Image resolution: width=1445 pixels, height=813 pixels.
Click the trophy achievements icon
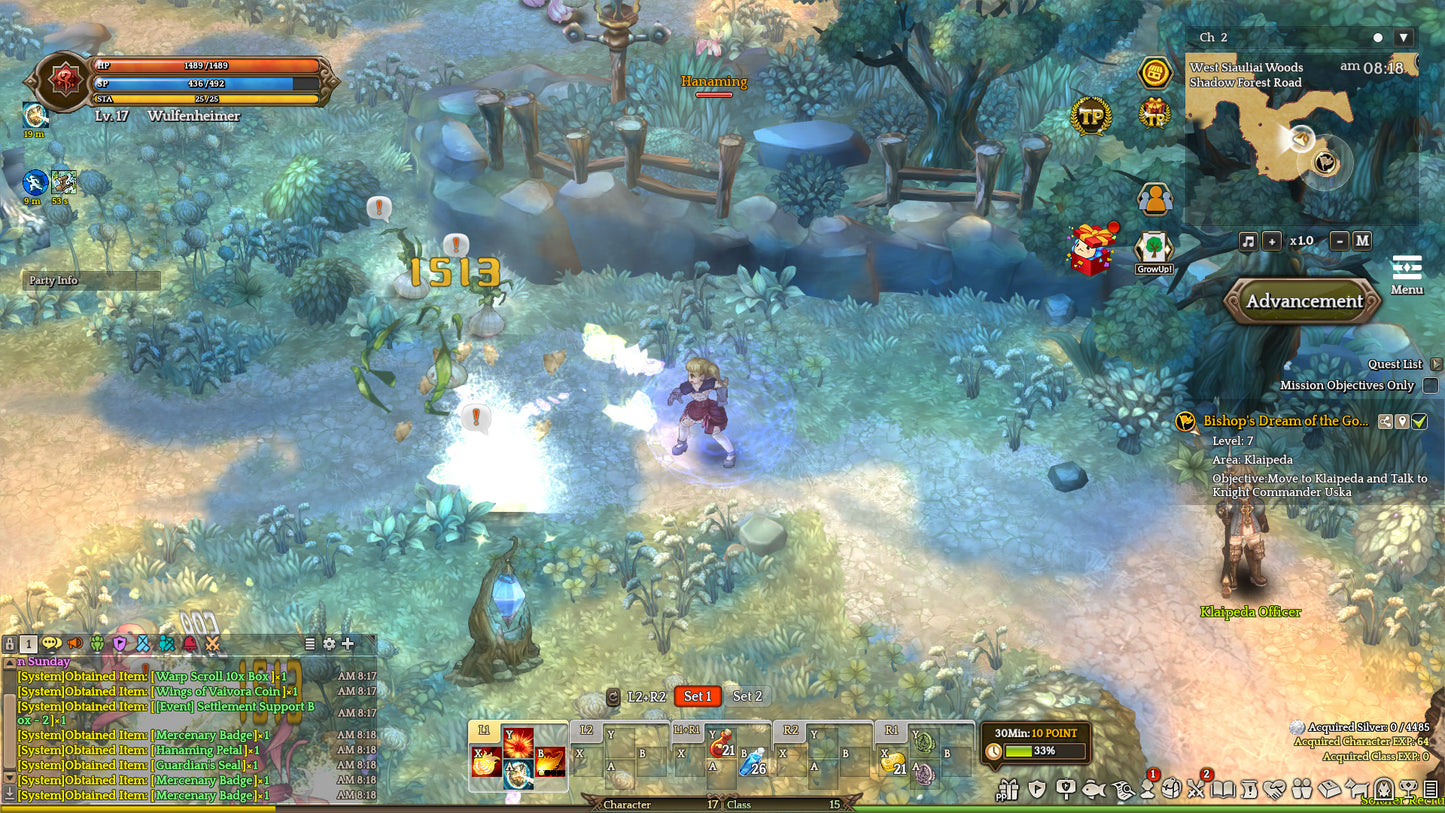pyautogui.click(x=1407, y=790)
